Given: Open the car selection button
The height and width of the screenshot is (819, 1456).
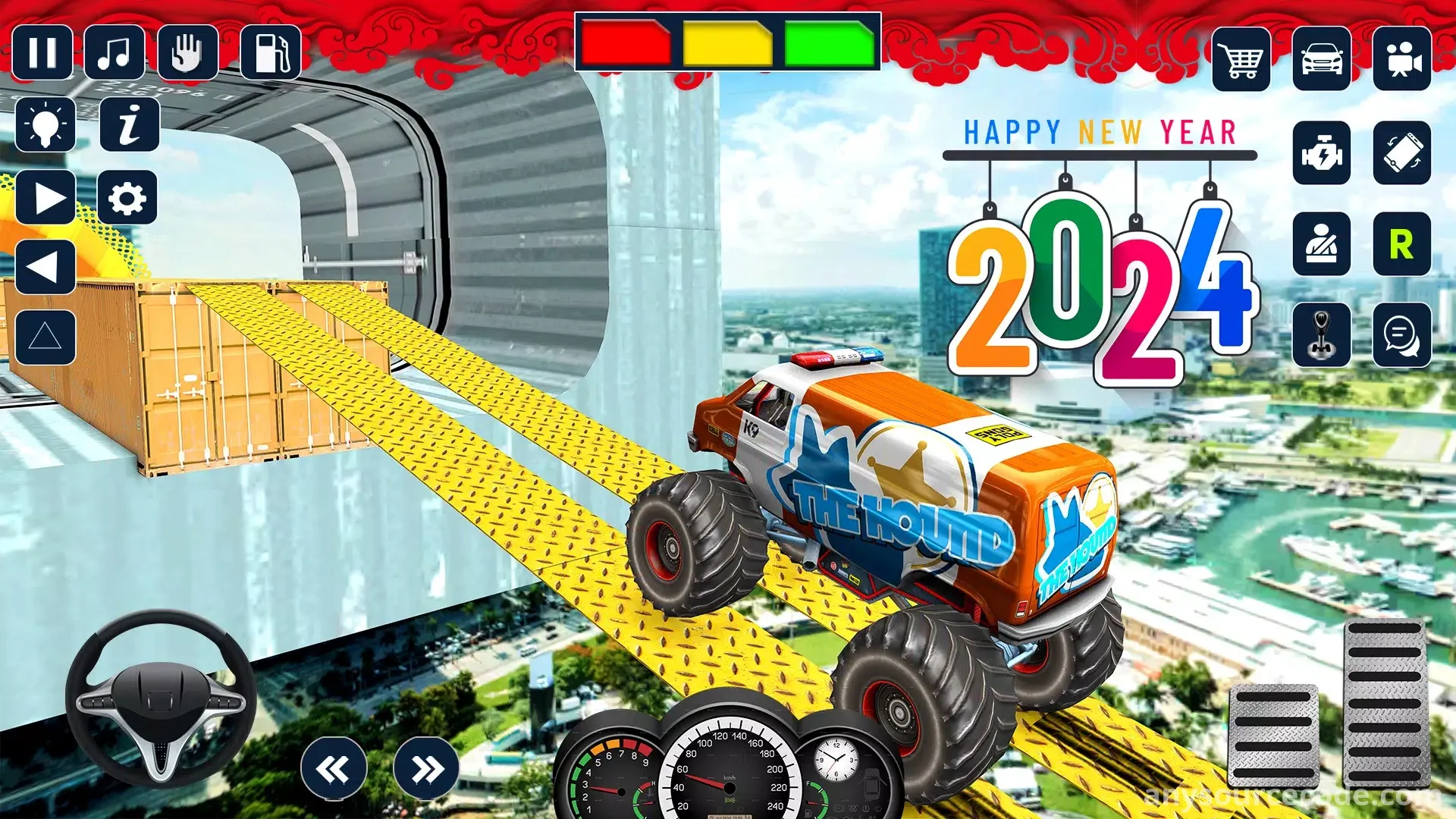Looking at the screenshot, I should pyautogui.click(x=1322, y=59).
